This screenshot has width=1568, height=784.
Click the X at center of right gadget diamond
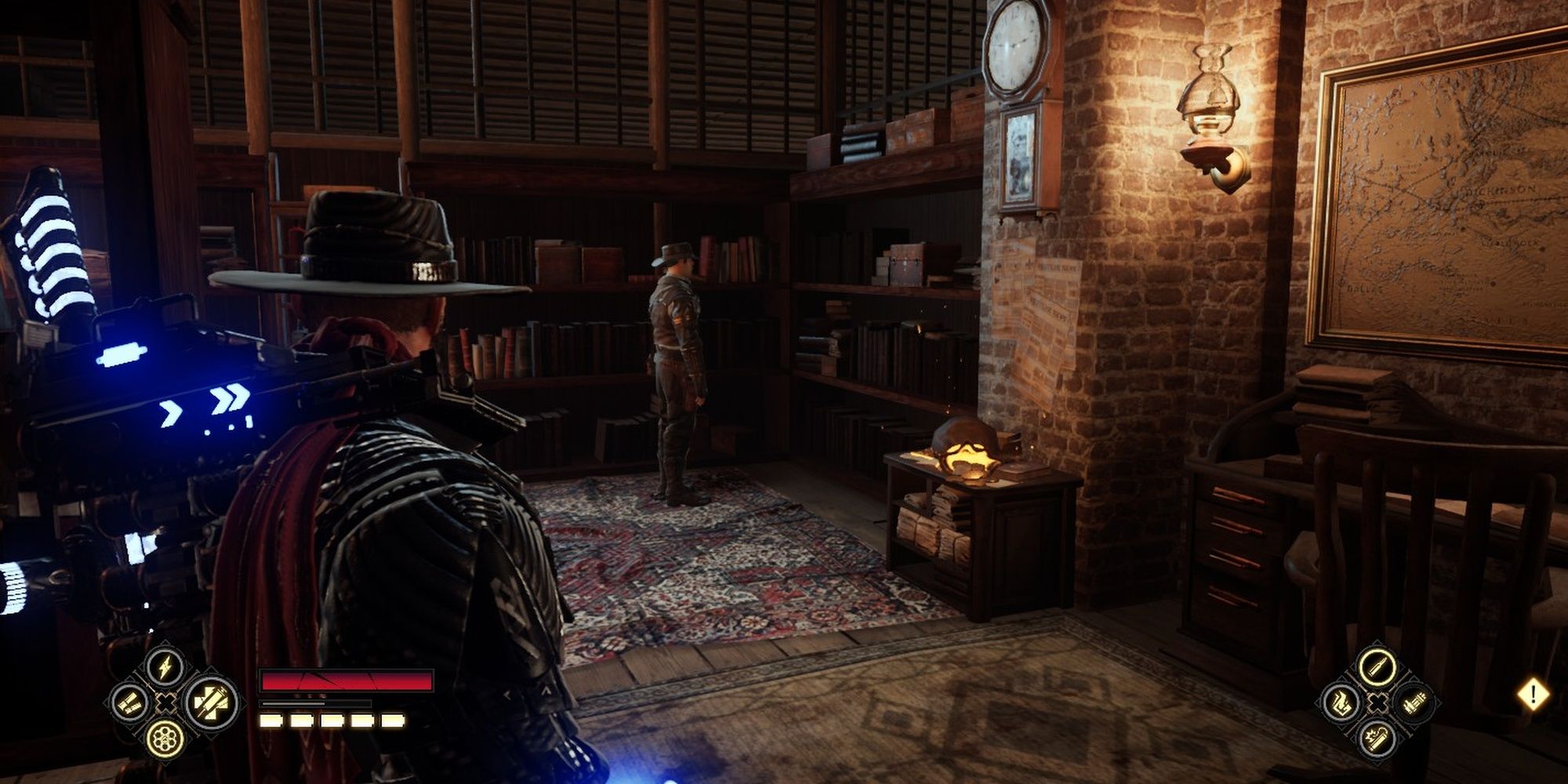coord(1377,702)
